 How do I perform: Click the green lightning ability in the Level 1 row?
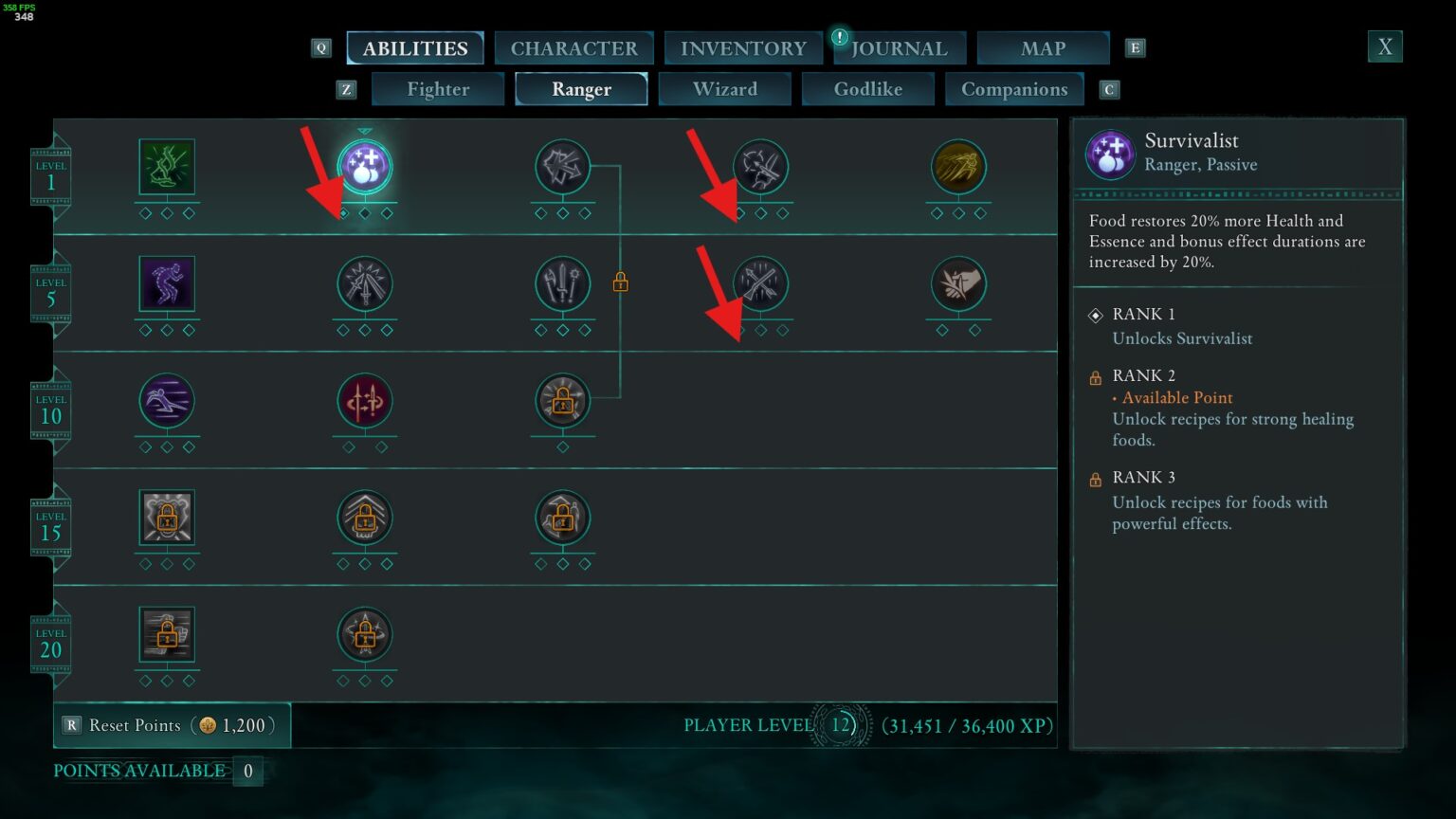point(167,166)
